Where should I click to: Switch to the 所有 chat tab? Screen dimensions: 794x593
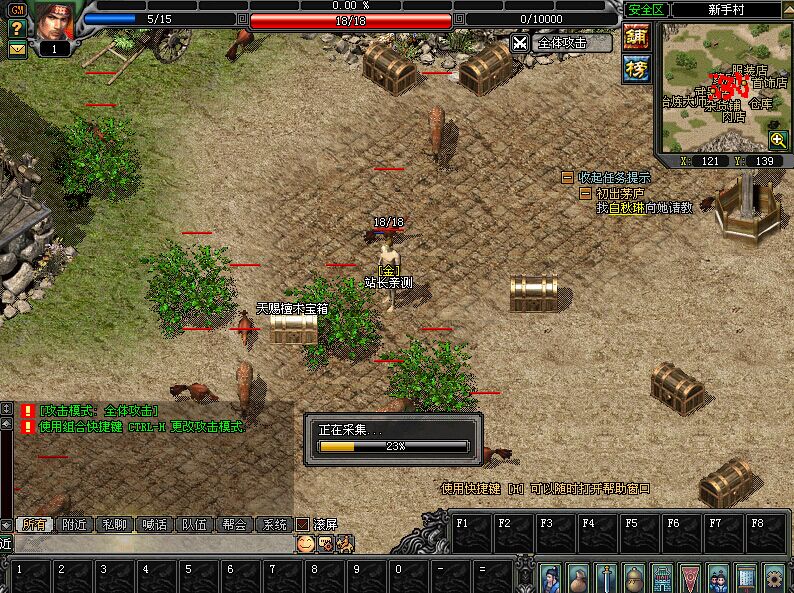point(36,524)
